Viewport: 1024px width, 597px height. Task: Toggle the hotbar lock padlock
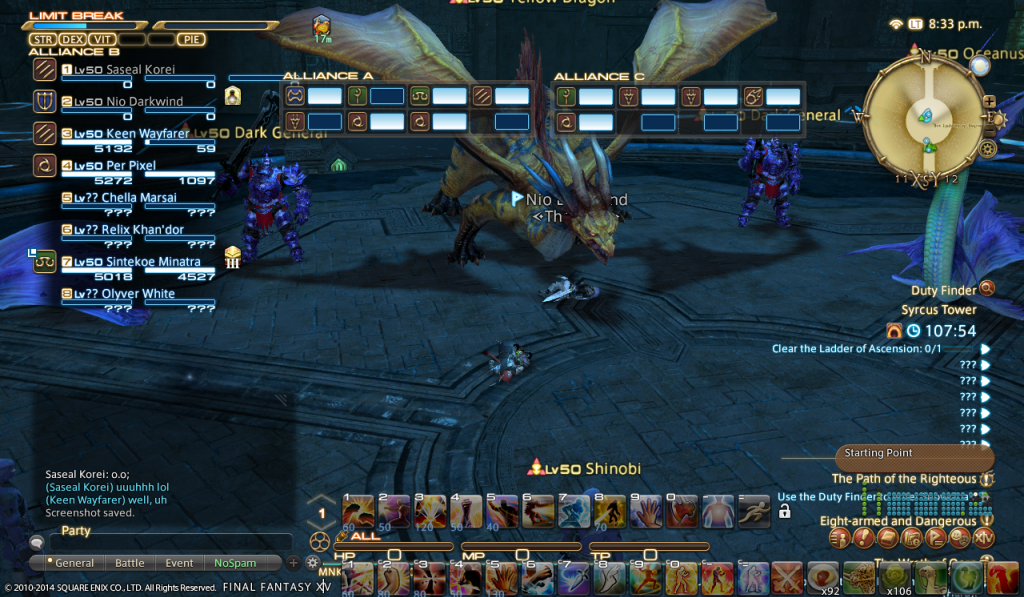[784, 512]
